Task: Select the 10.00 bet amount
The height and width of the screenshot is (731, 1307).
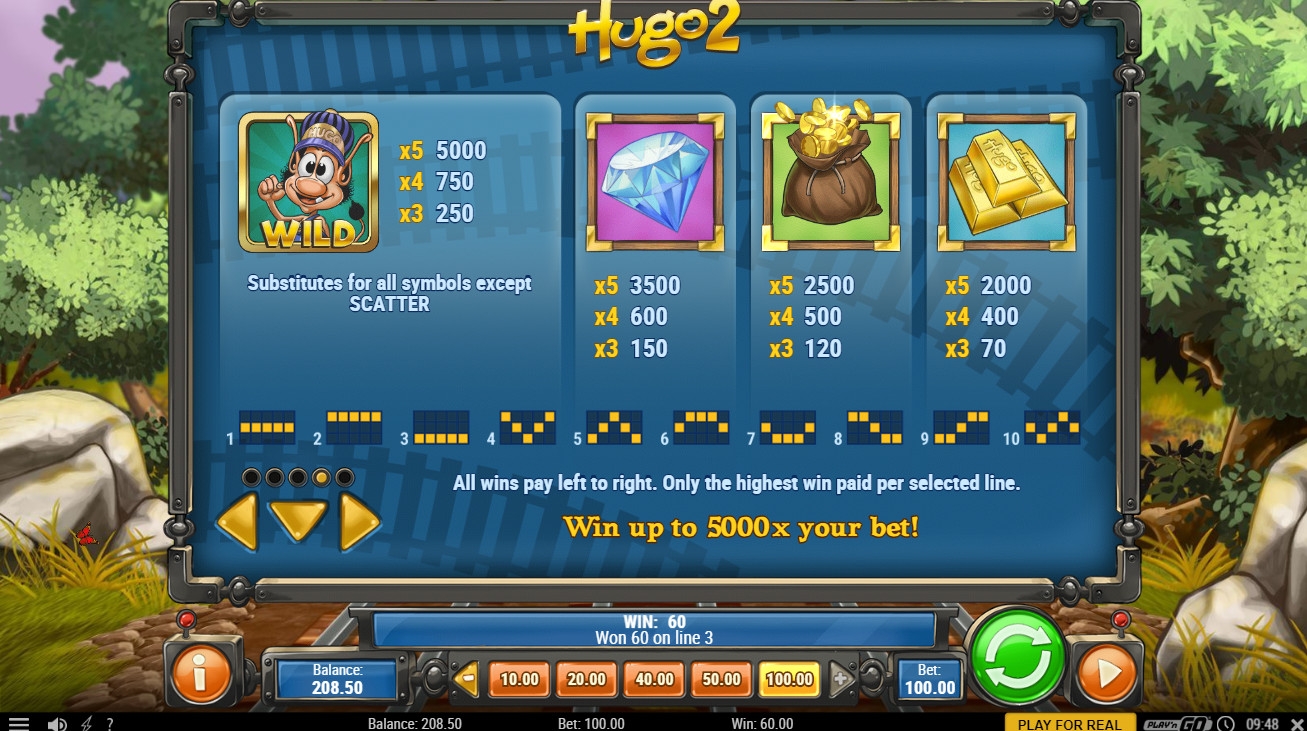Action: [519, 680]
